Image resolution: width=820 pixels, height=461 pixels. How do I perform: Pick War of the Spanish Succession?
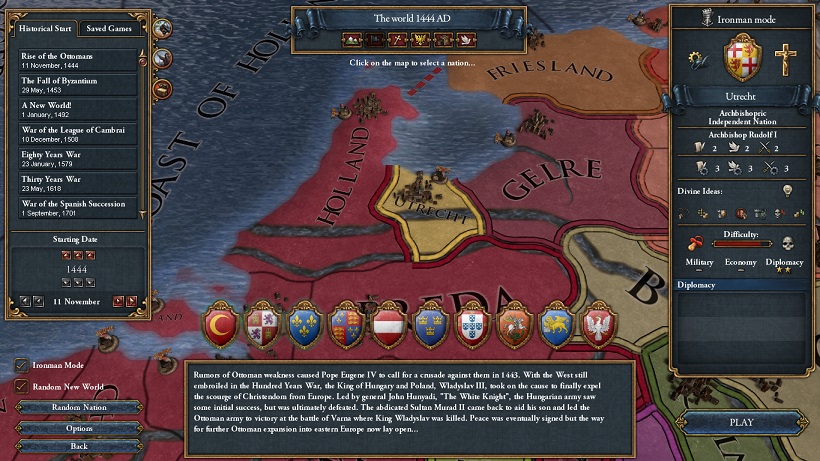pyautogui.click(x=78, y=209)
